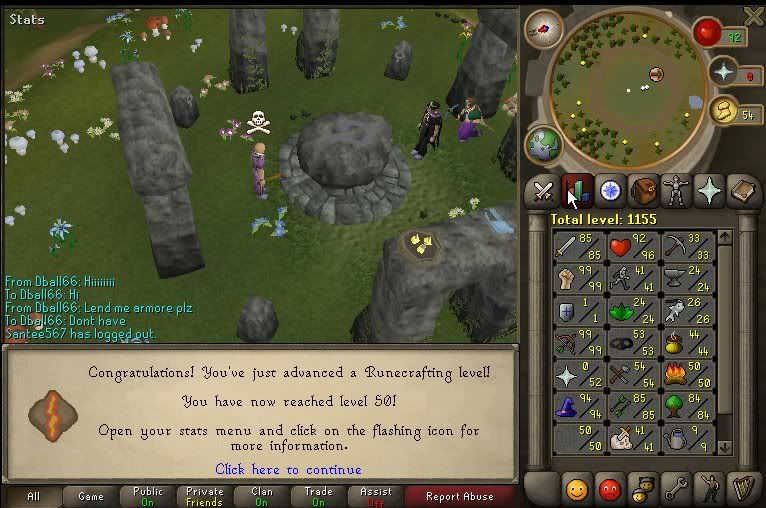Toggle the Public chat setting
The image size is (766, 508).
pyautogui.click(x=147, y=496)
